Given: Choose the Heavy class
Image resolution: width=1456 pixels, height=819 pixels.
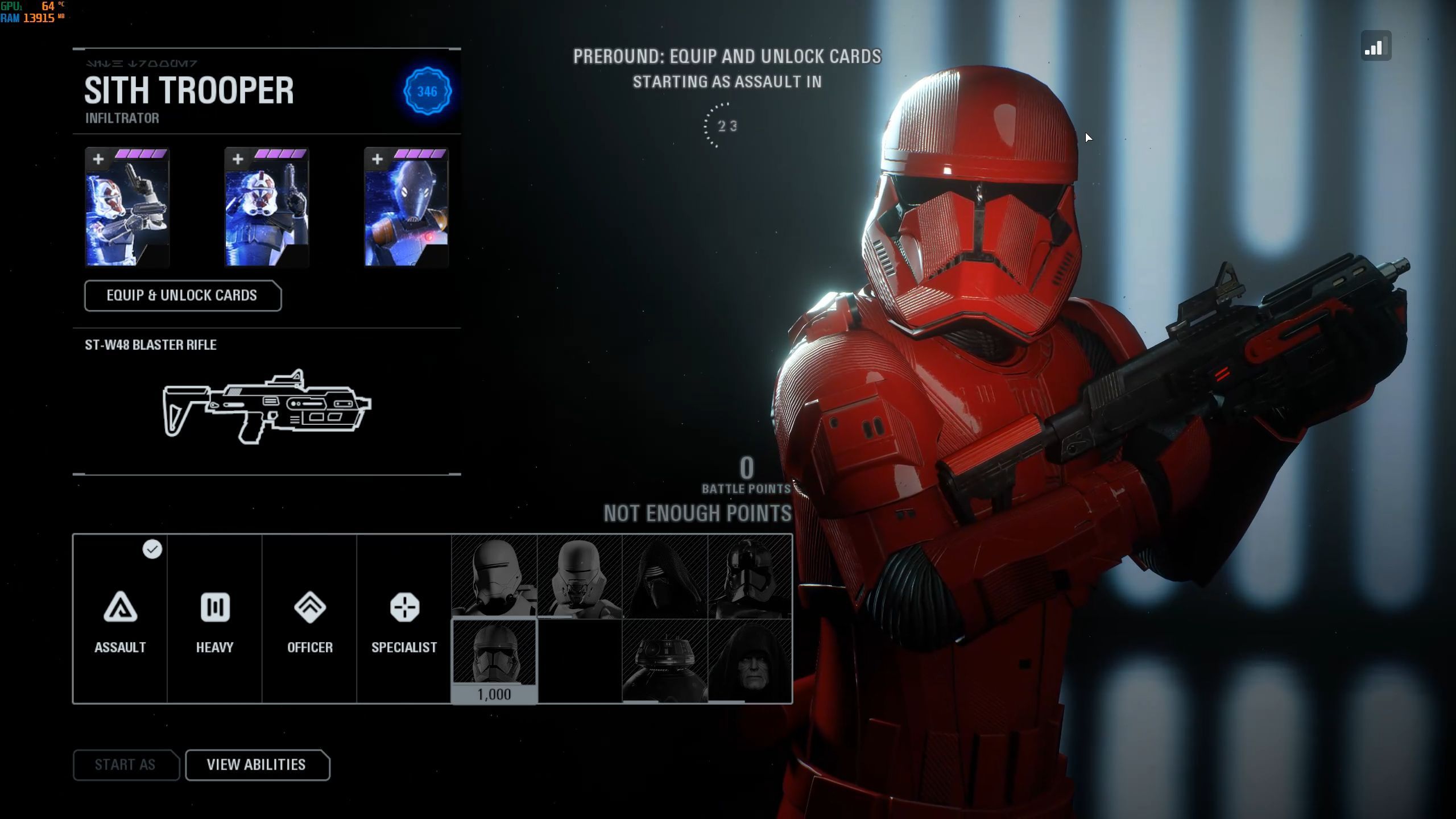Looking at the screenshot, I should tap(214, 619).
